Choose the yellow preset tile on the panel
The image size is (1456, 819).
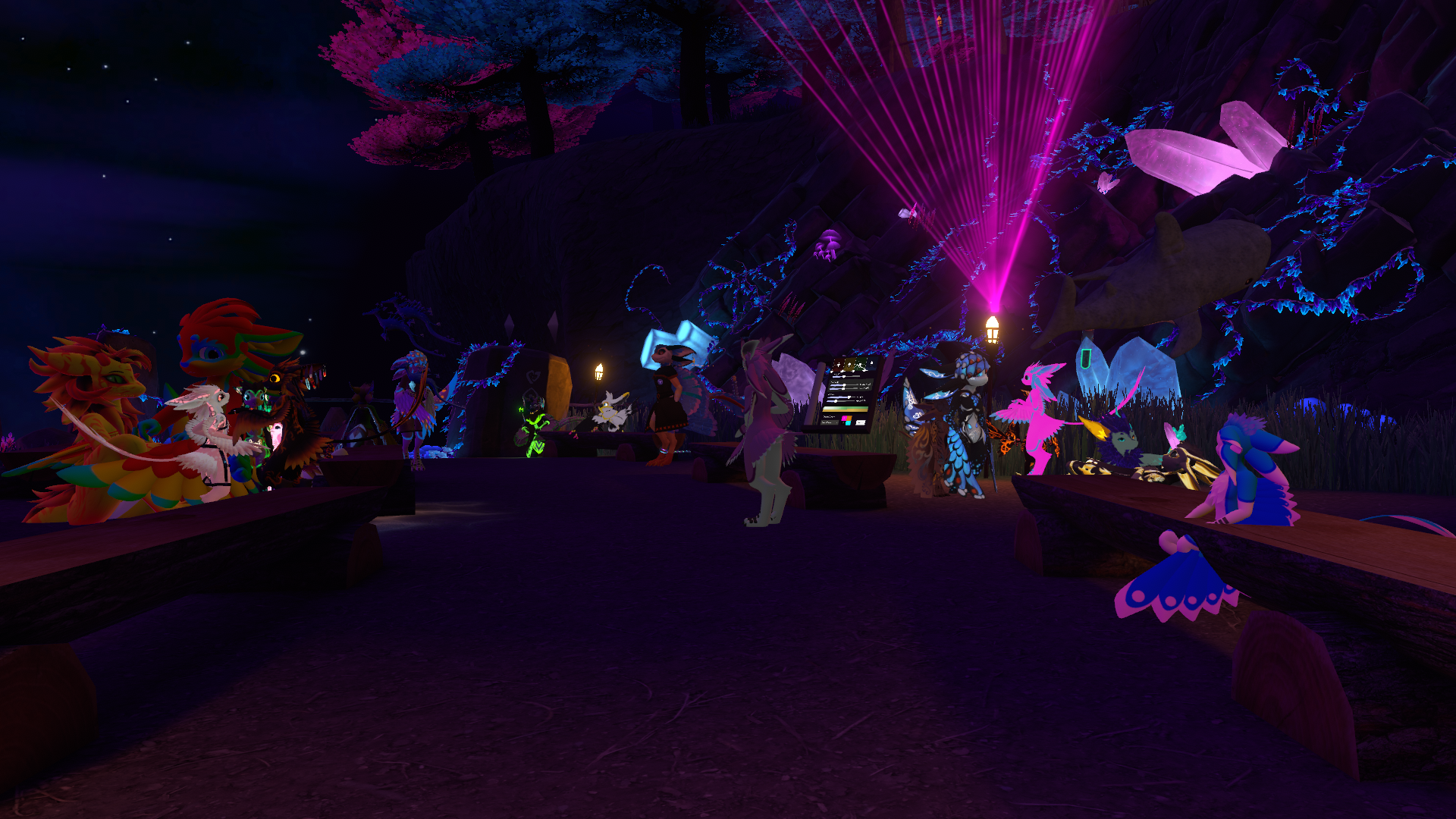pos(849,365)
